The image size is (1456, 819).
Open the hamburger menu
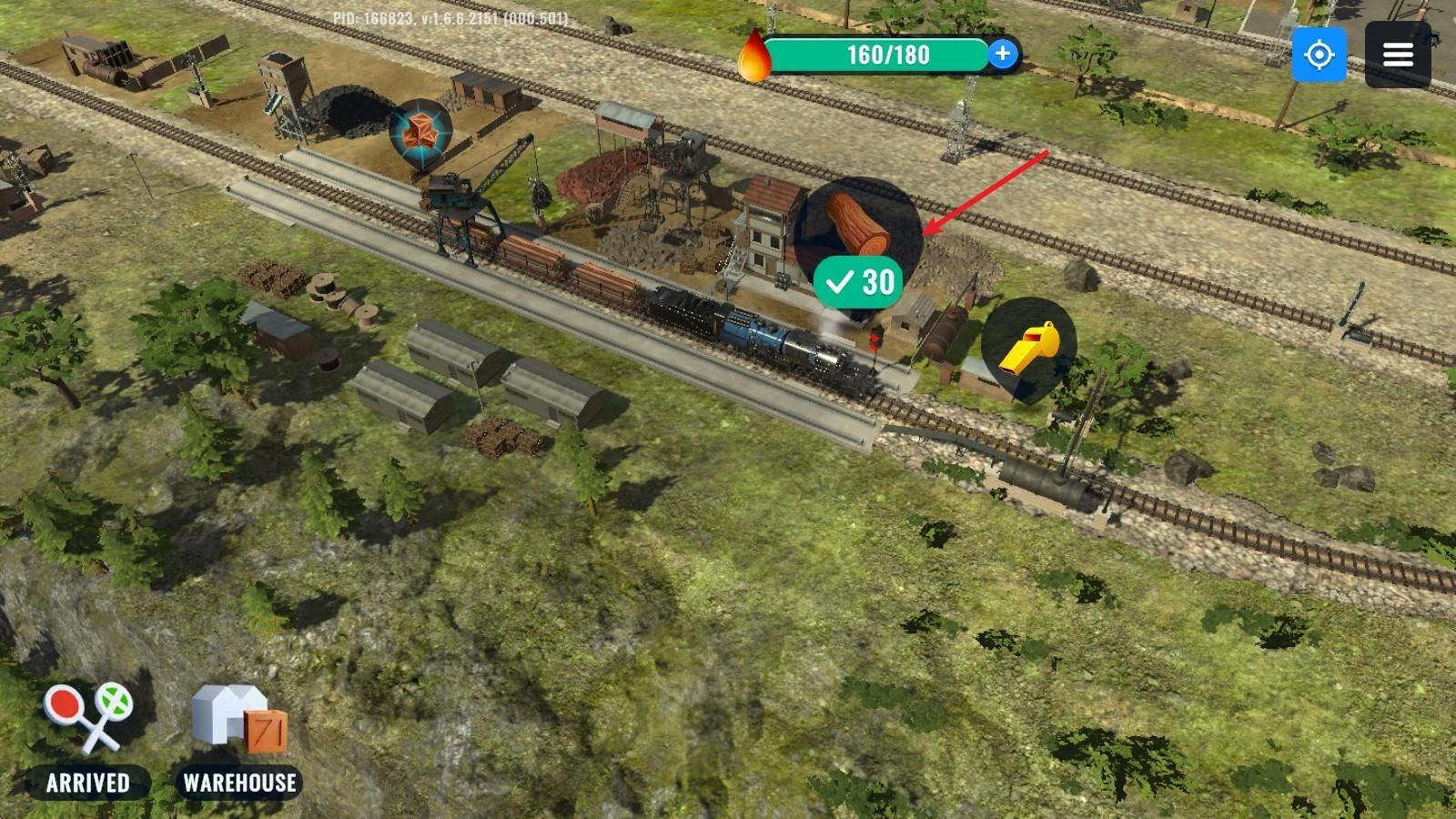(x=1398, y=55)
